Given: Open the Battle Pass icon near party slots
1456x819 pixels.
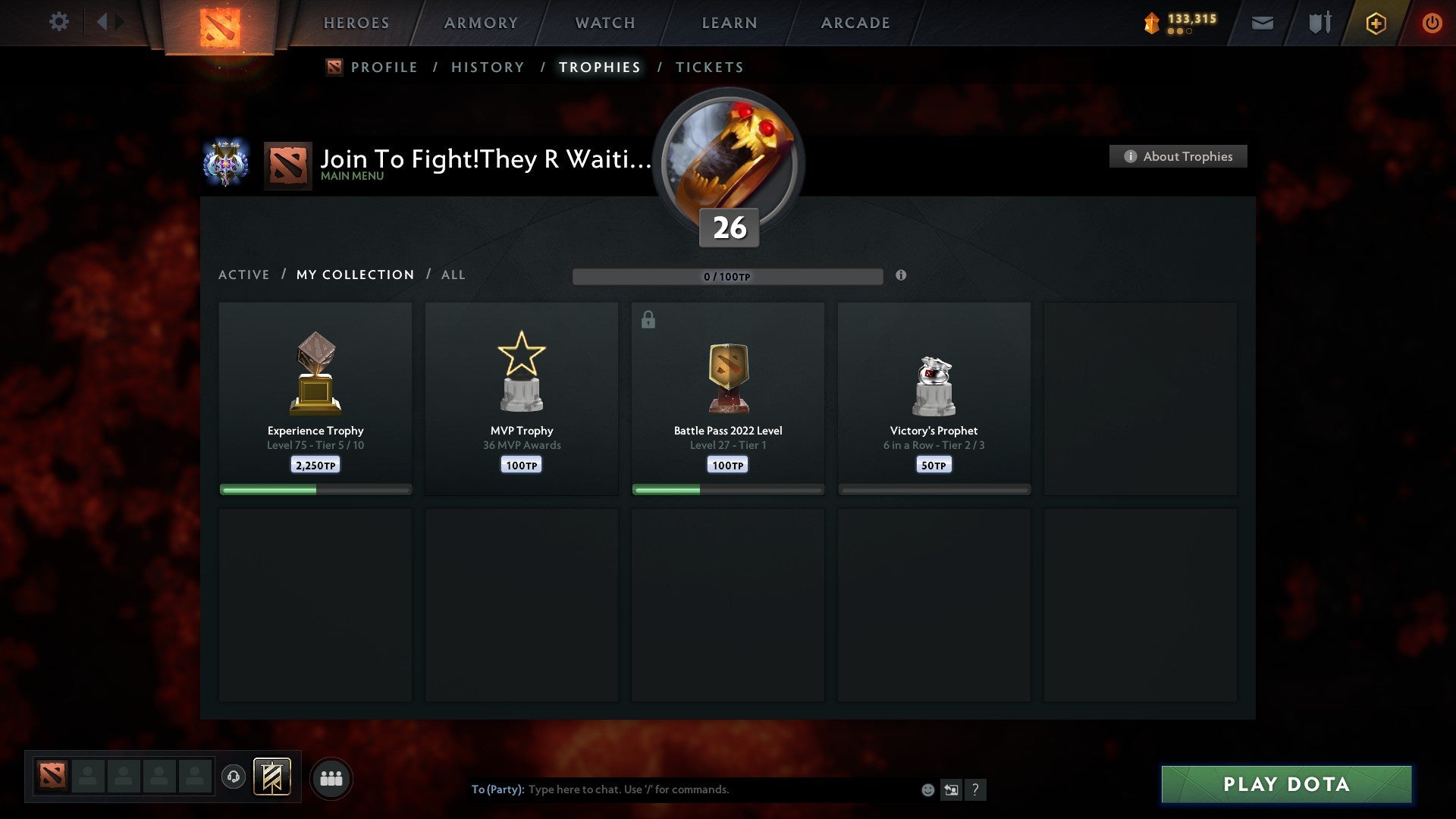Looking at the screenshot, I should 271,777.
